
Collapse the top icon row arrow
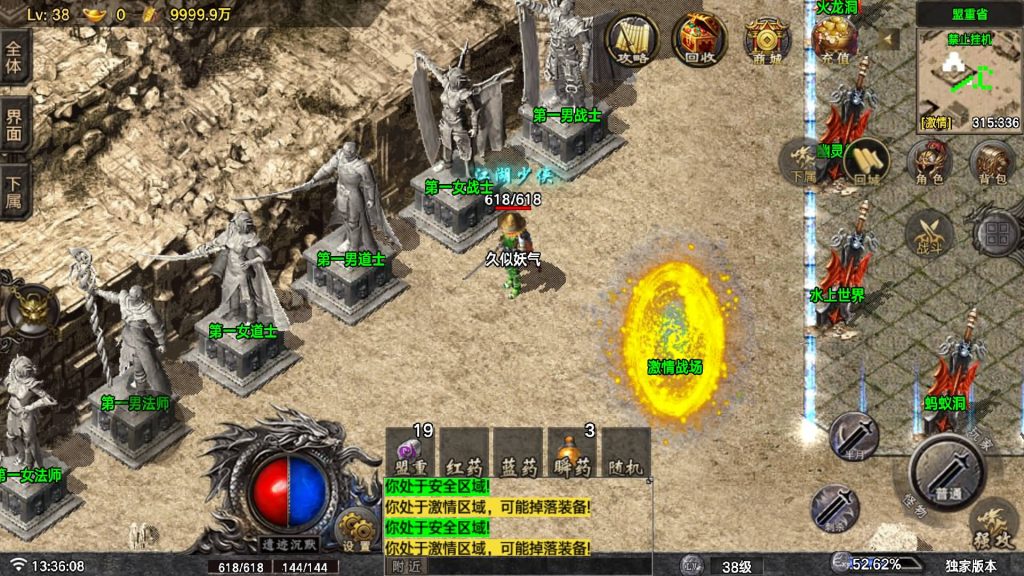click(x=888, y=40)
